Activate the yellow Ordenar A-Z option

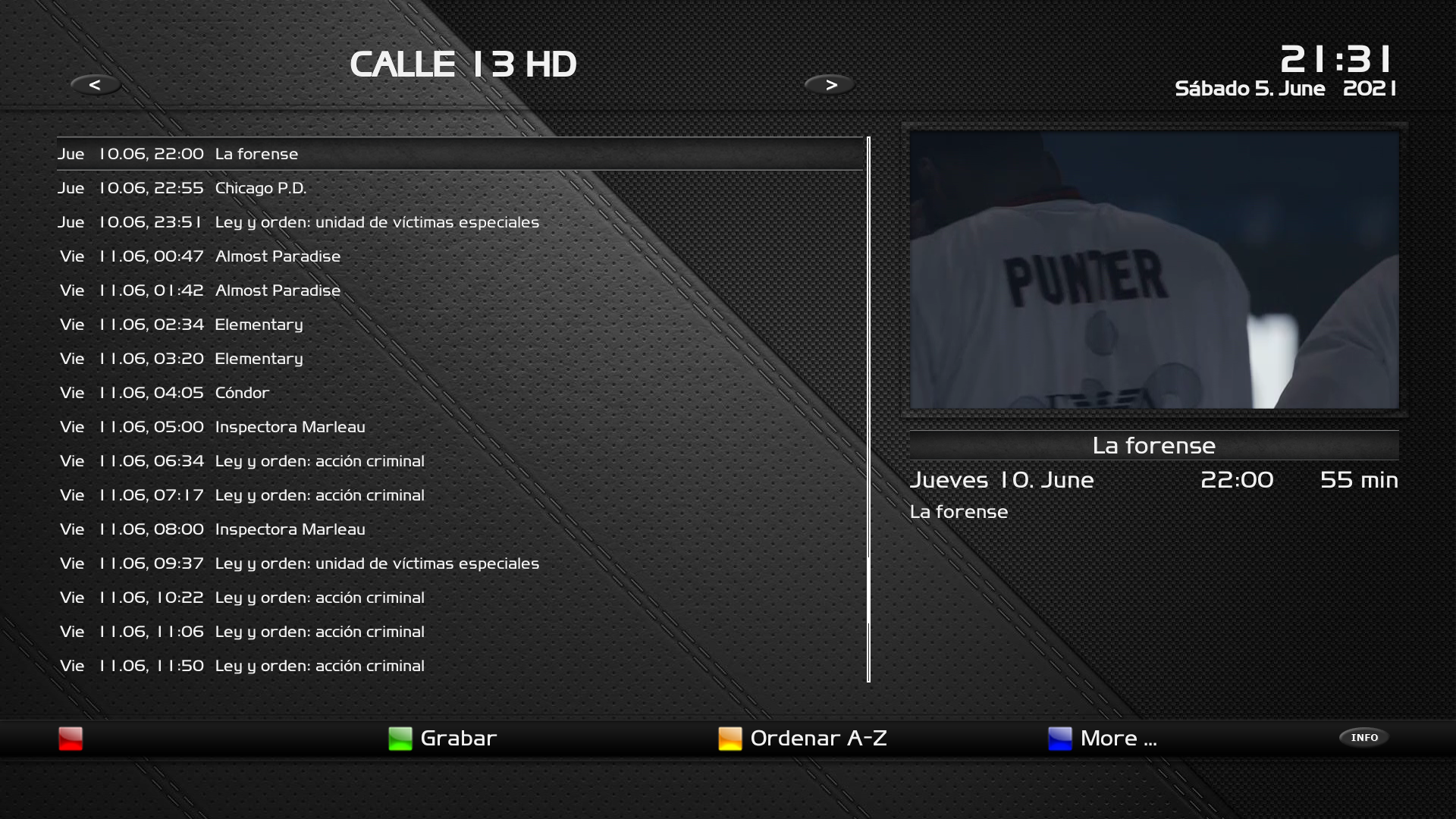(802, 739)
